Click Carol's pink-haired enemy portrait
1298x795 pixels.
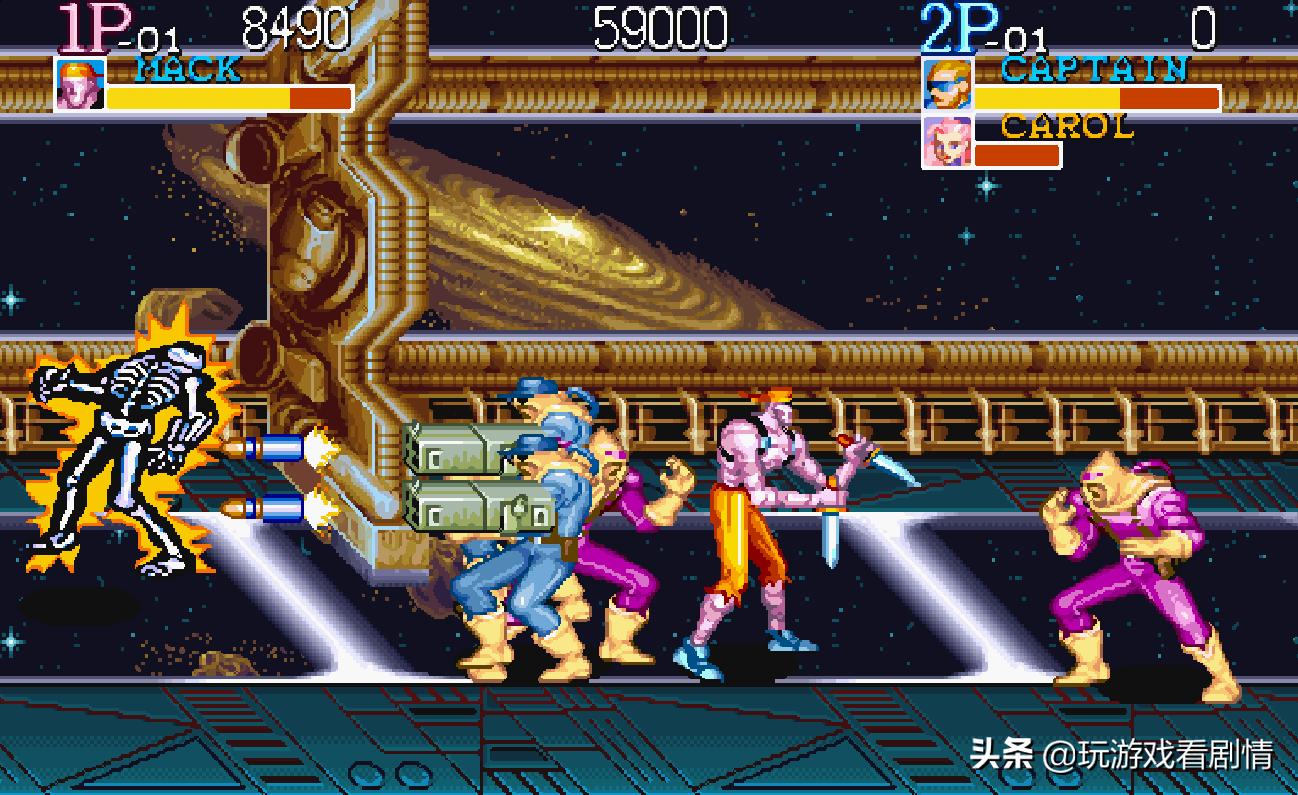(945, 142)
